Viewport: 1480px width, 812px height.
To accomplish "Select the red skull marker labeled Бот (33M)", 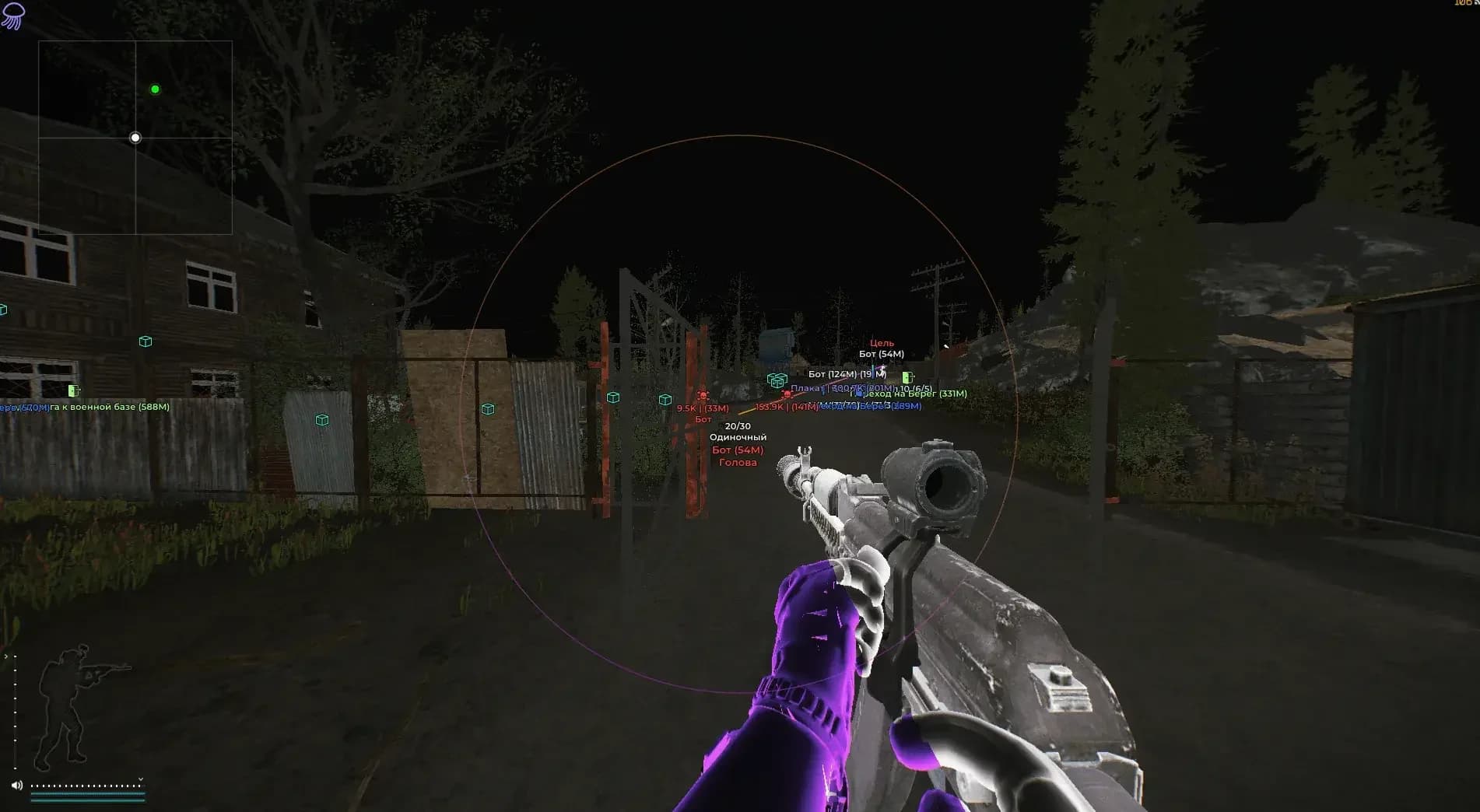I will coord(703,396).
